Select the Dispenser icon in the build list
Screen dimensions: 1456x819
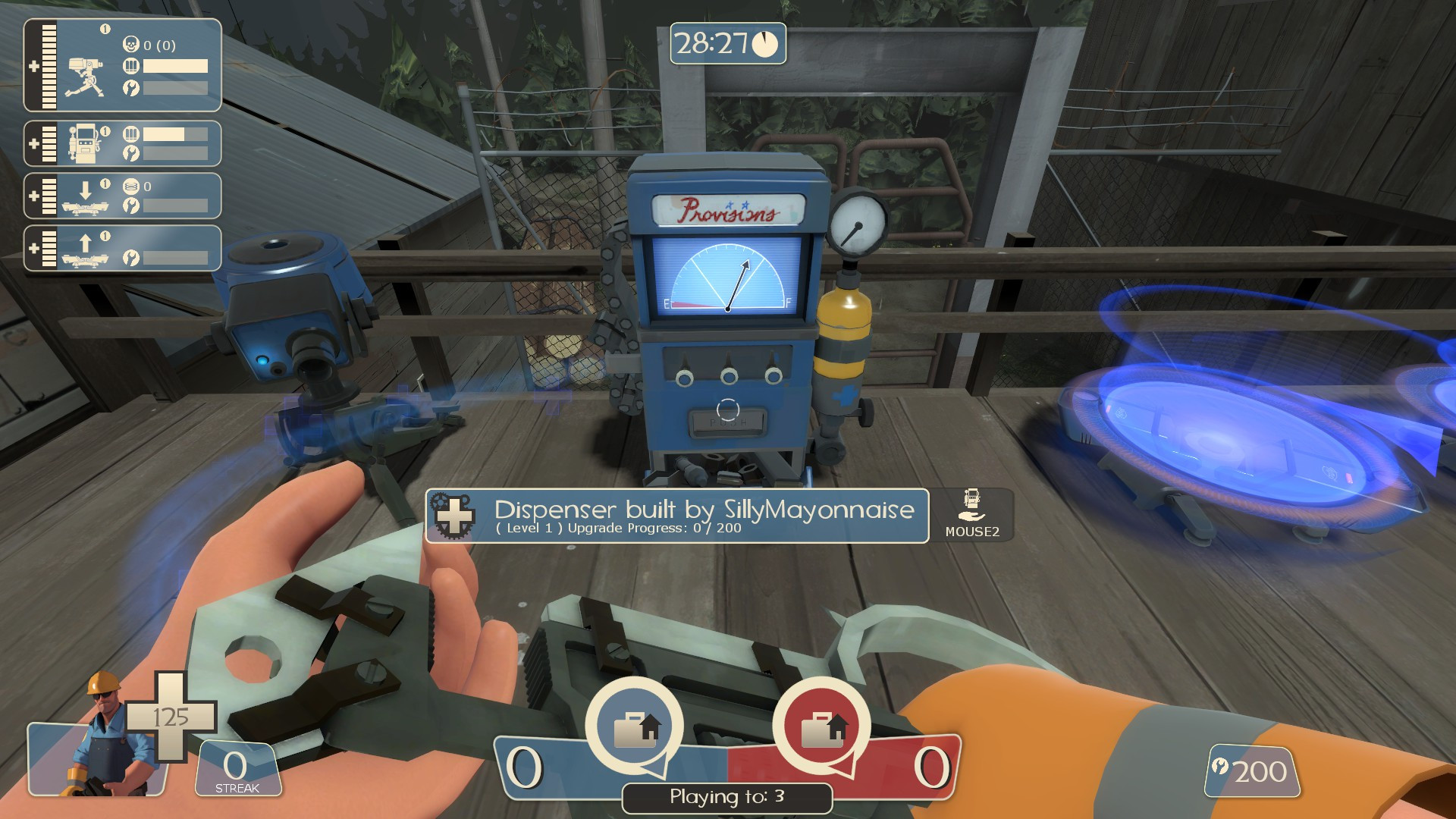85,144
